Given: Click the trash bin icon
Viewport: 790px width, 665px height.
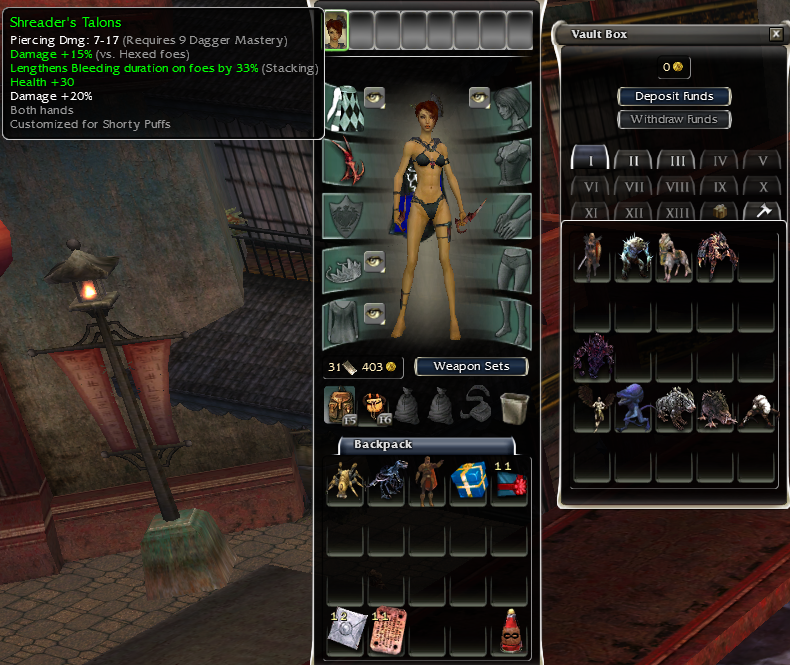Looking at the screenshot, I should 513,404.
